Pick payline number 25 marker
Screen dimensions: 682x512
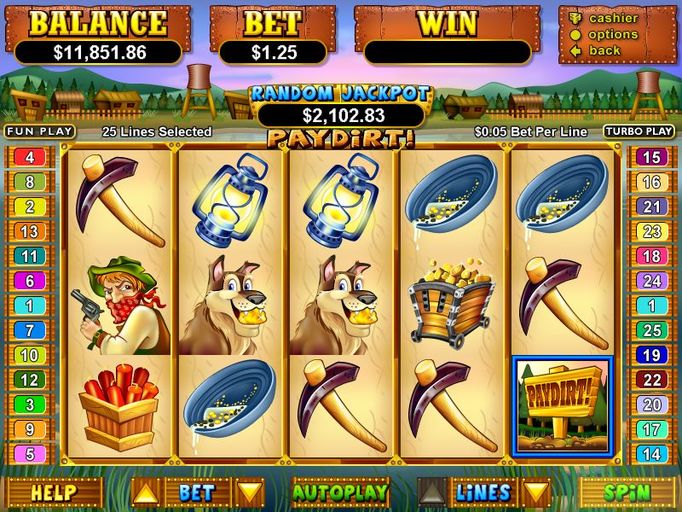(651, 330)
